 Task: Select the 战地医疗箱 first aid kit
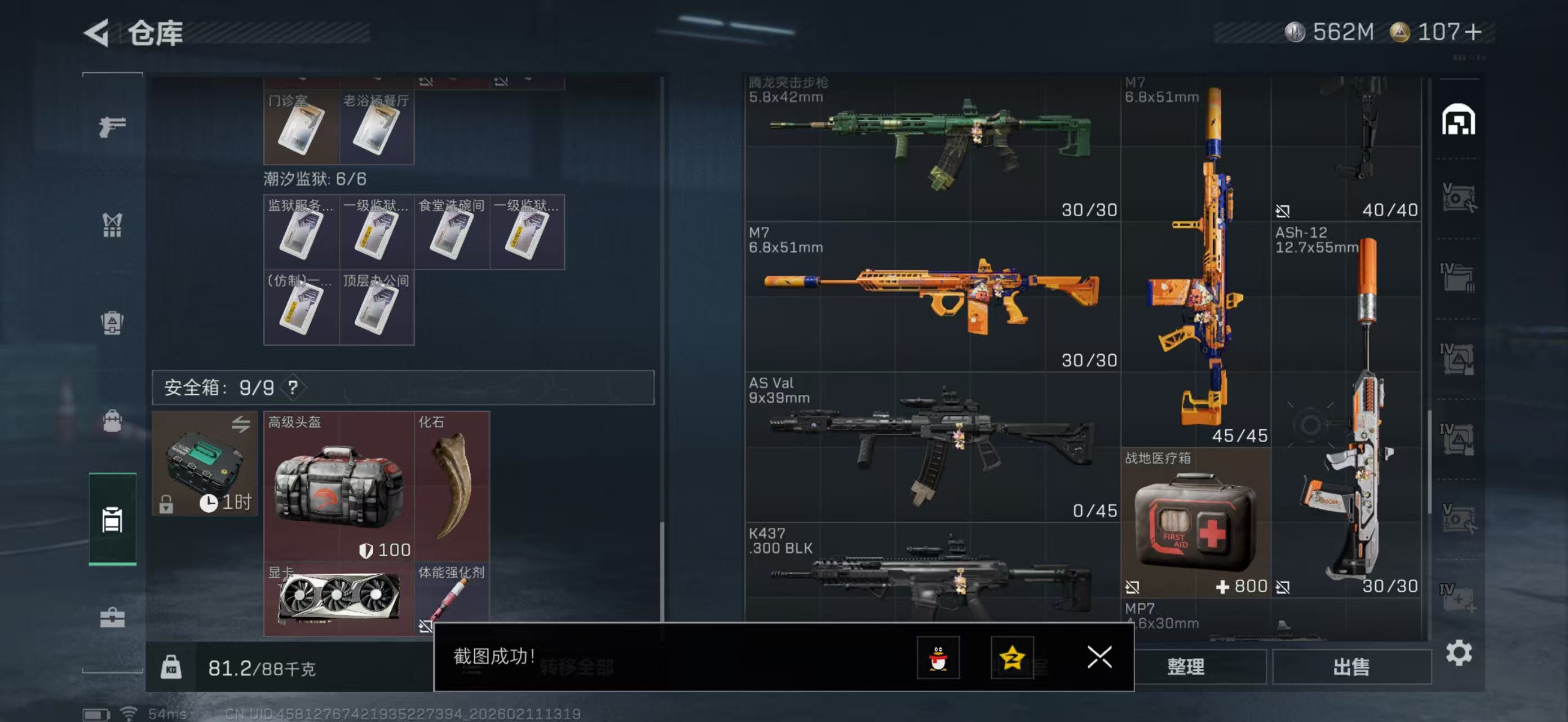pos(1195,522)
